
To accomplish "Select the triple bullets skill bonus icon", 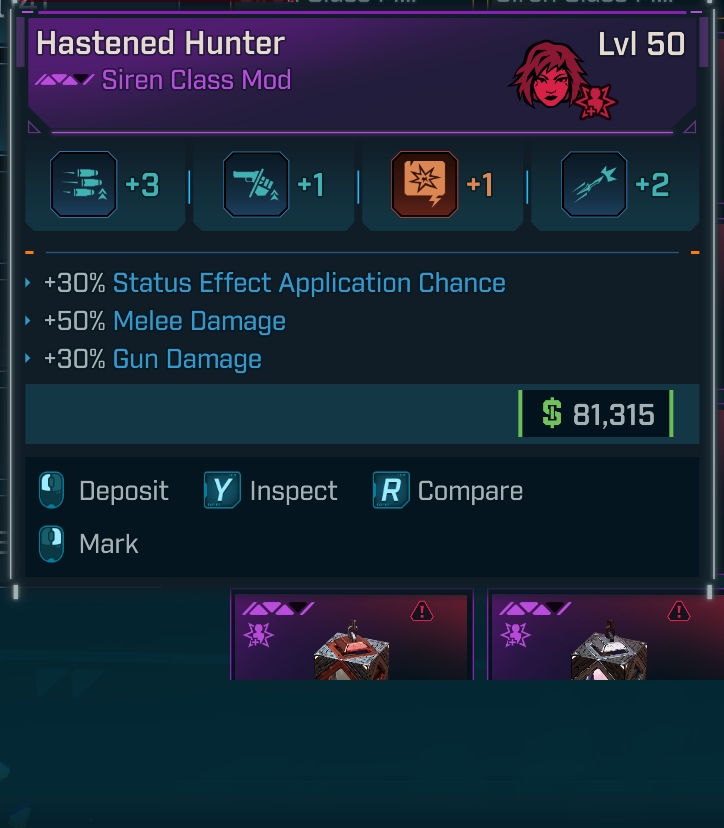I will tap(83, 185).
